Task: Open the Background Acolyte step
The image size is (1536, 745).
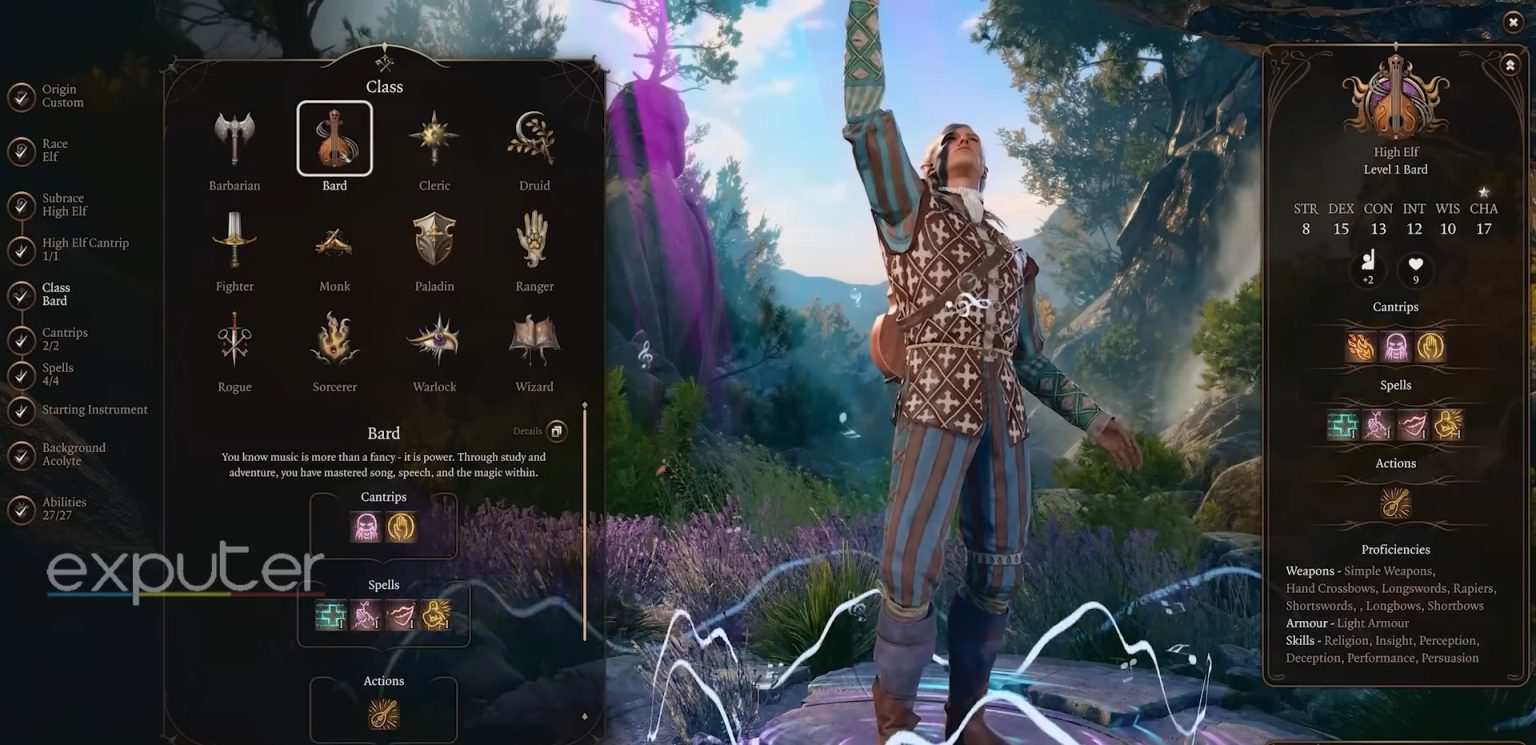Action: pos(22,453)
